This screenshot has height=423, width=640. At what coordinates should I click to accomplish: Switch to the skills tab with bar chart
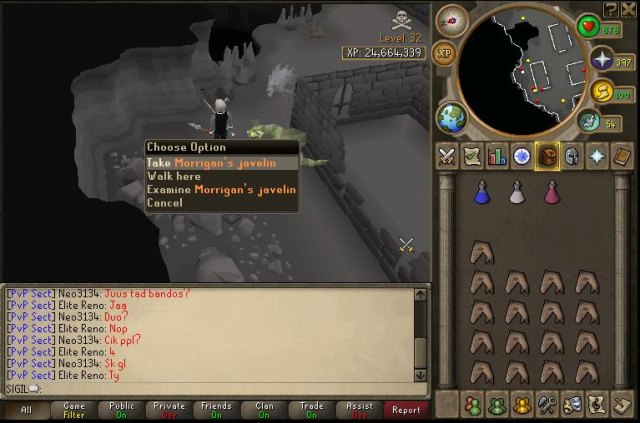point(497,156)
